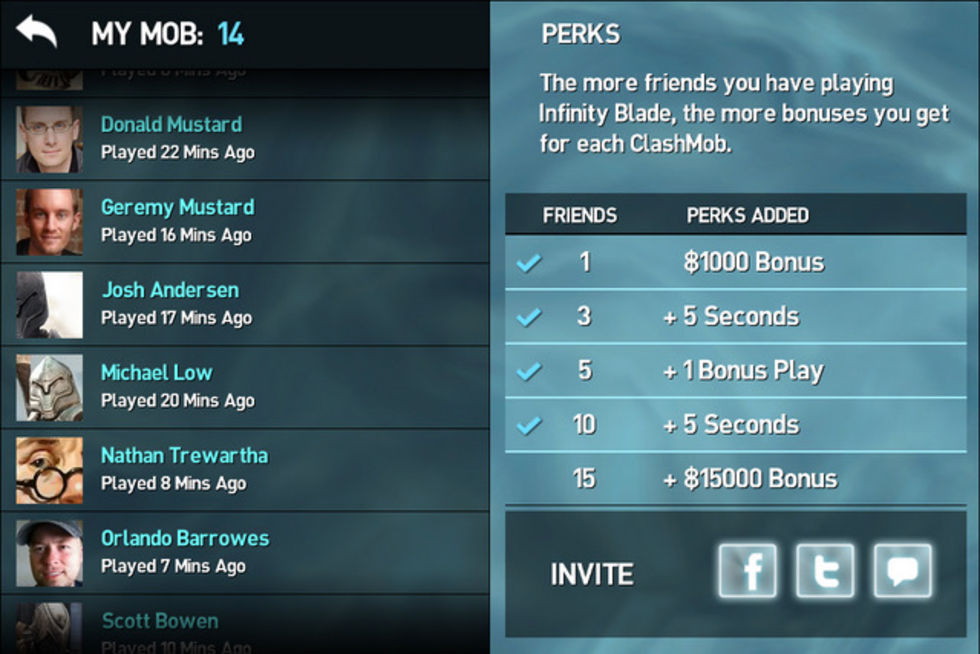Click Michael Low's helmet avatar
The height and width of the screenshot is (654, 980).
point(49,387)
